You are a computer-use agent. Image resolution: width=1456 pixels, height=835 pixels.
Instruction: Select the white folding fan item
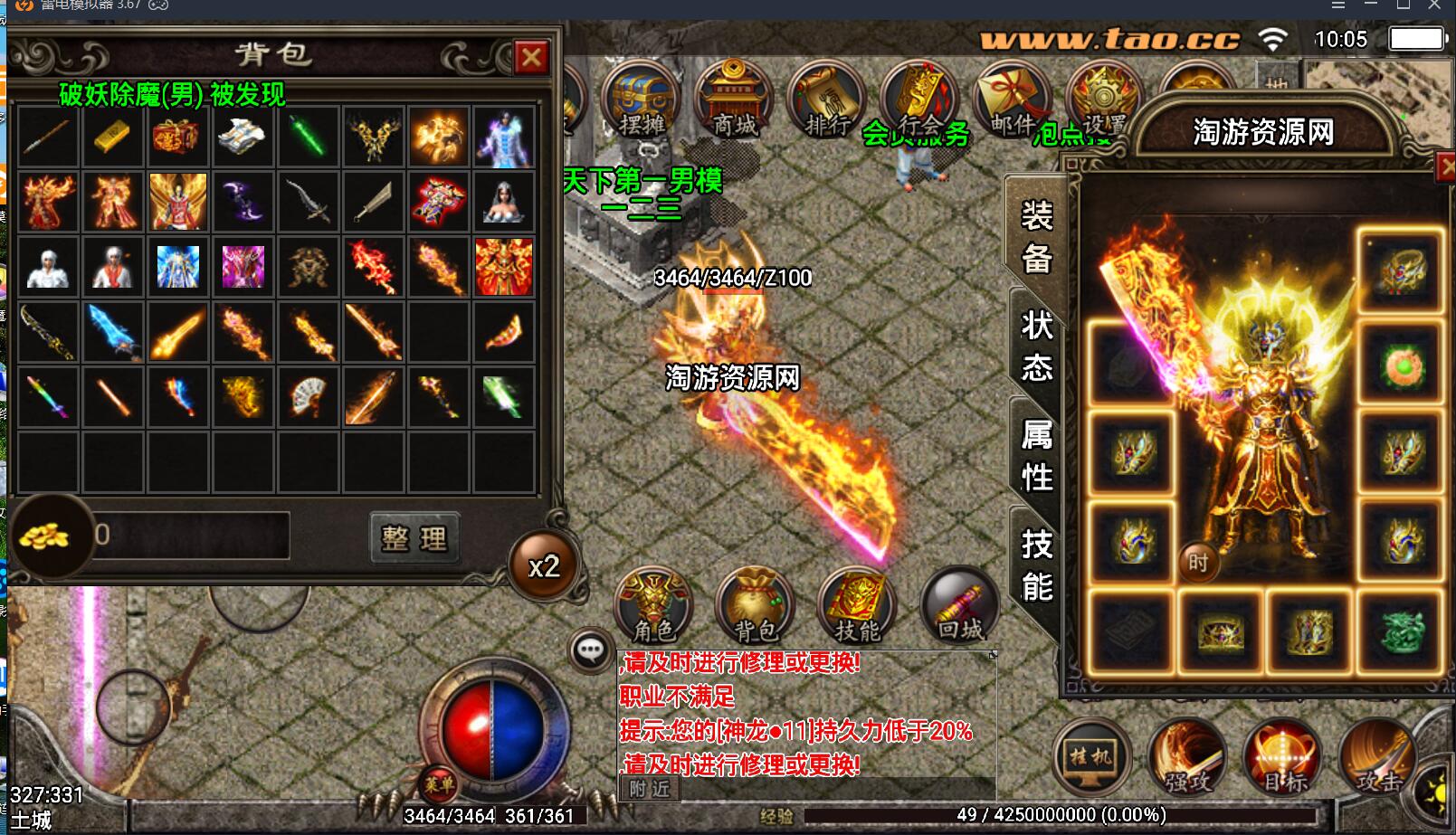click(x=308, y=397)
